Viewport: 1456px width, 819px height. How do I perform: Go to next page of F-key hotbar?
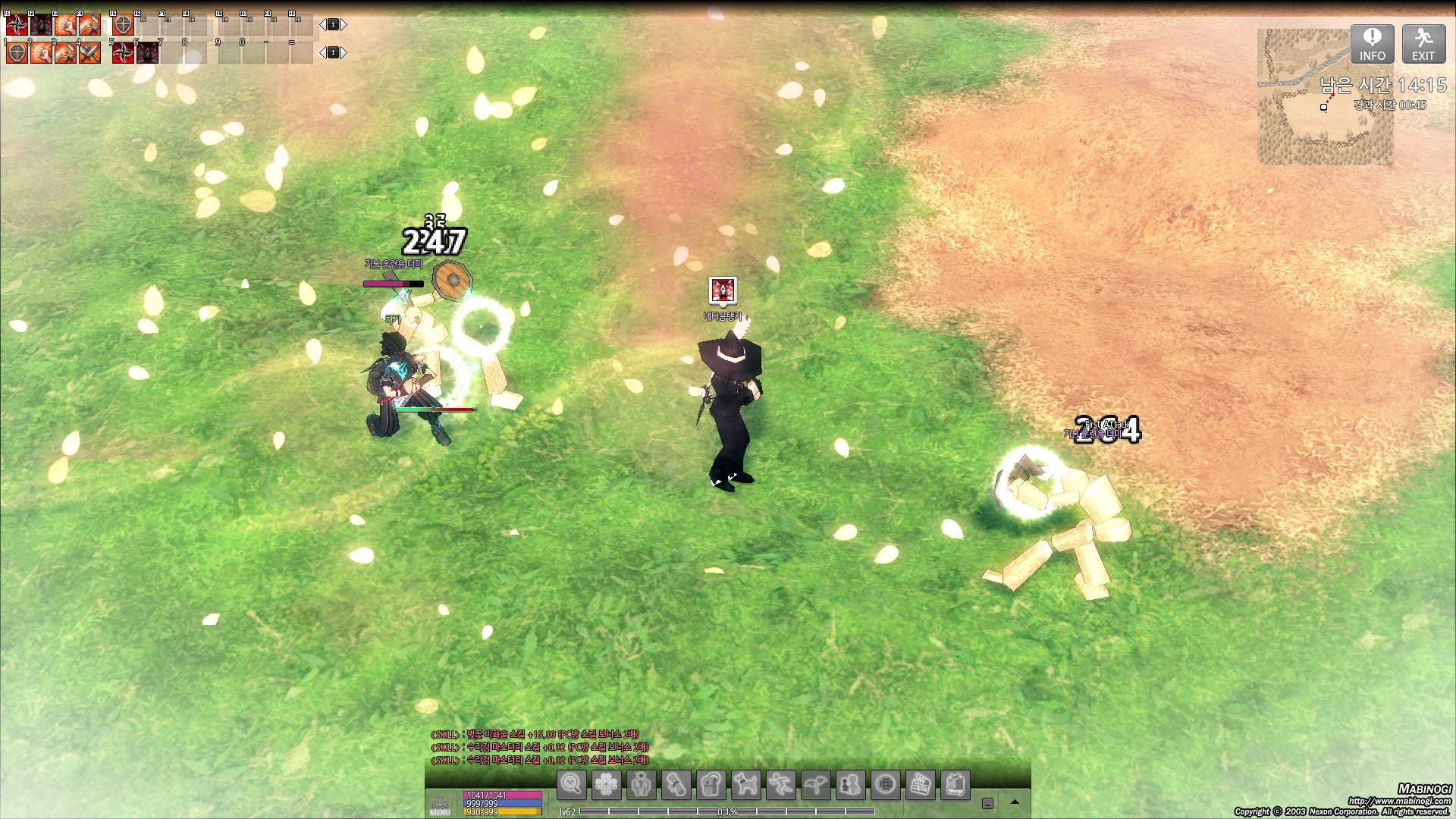tap(344, 25)
